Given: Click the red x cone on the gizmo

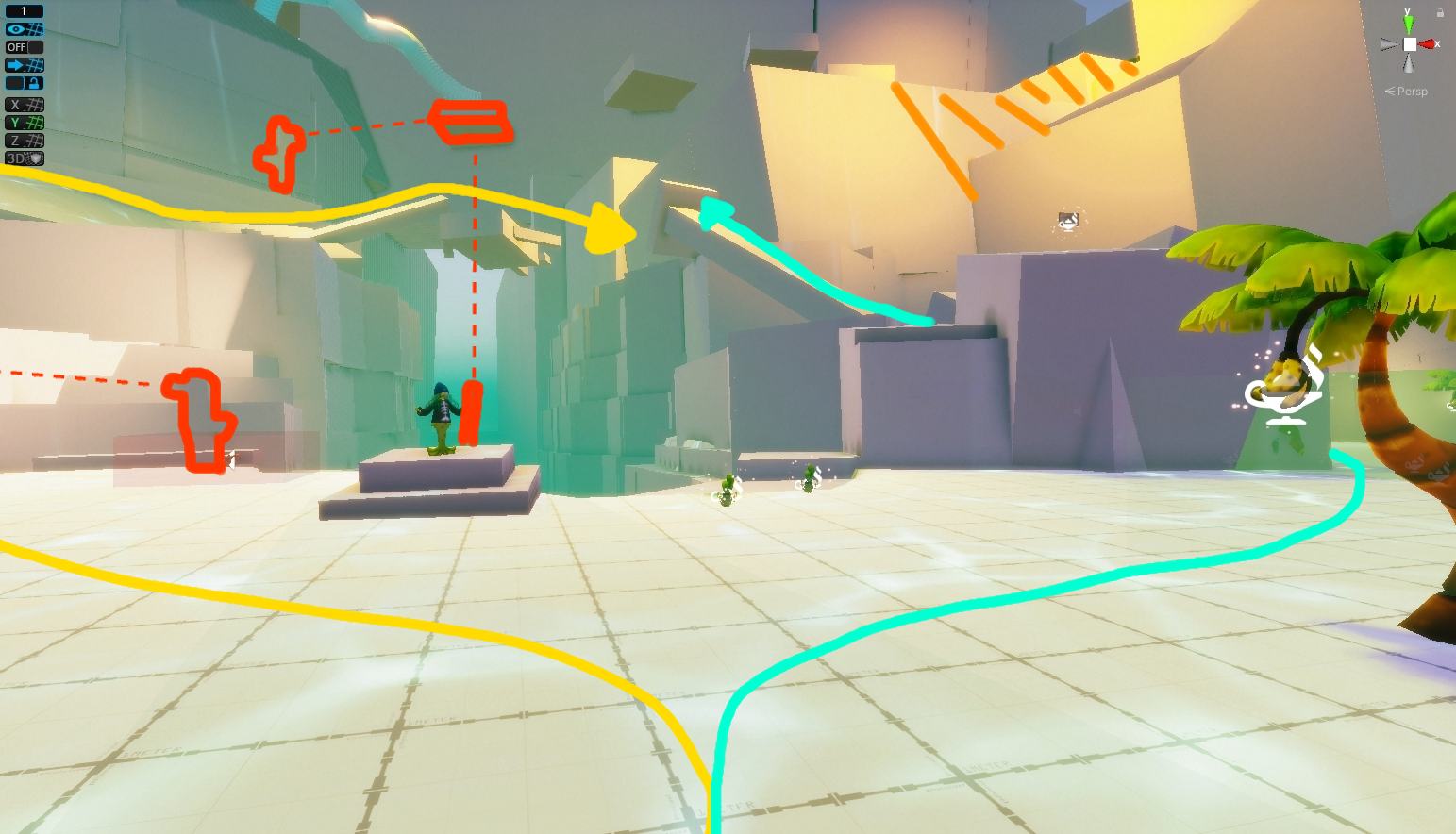Looking at the screenshot, I should (x=1426, y=44).
